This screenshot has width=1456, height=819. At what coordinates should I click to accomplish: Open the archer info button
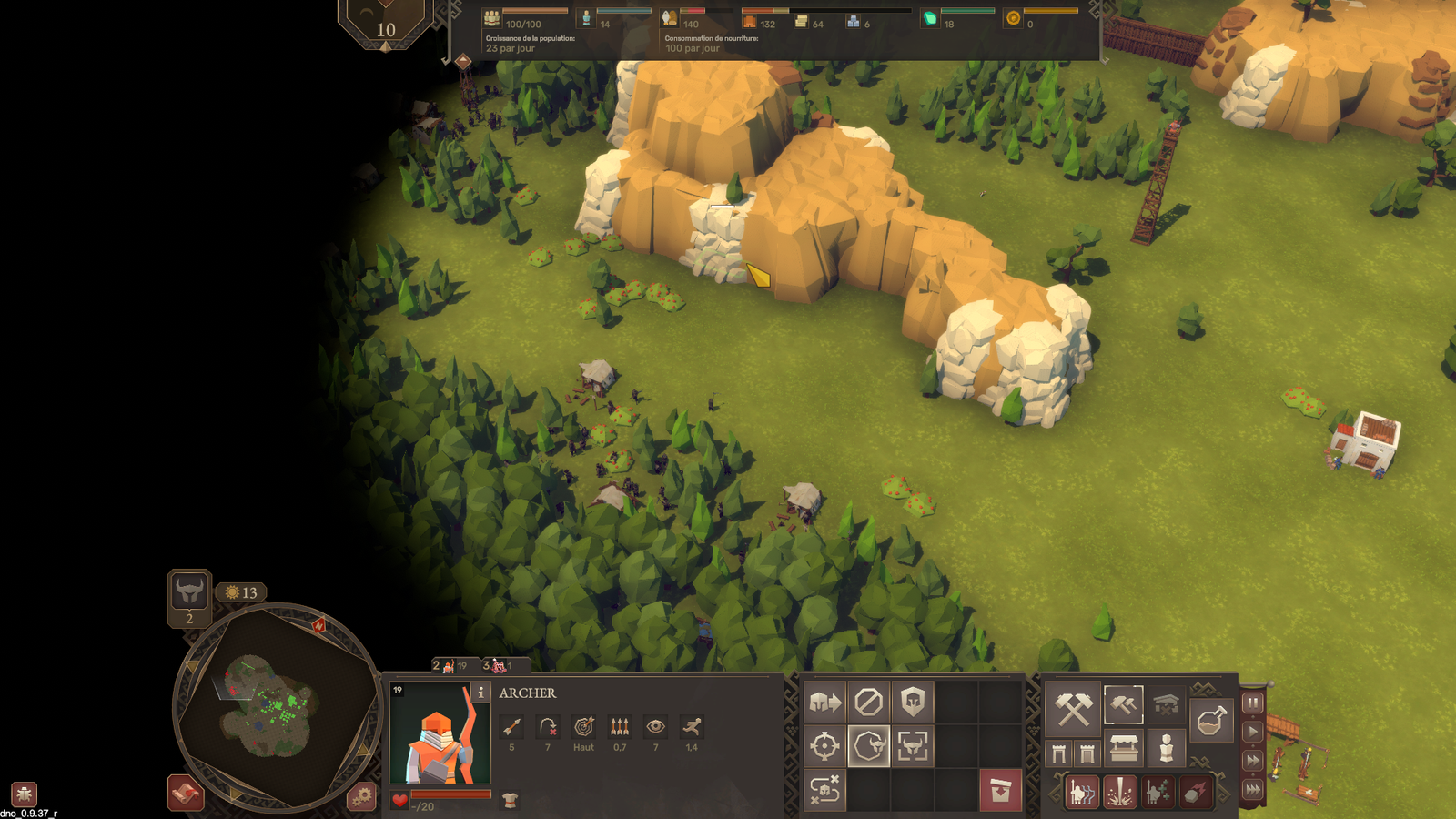pos(480,693)
